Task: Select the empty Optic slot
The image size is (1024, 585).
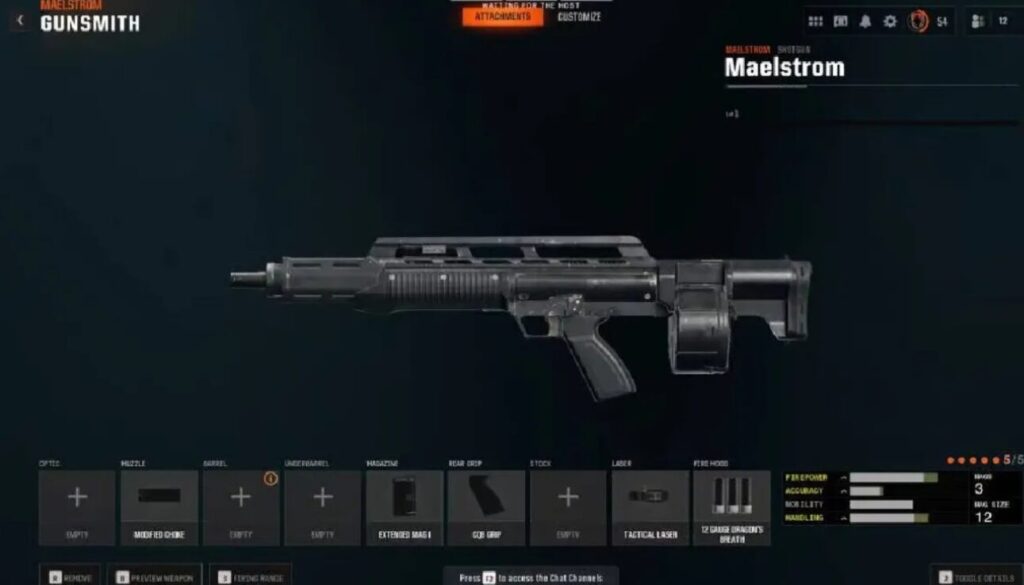Action: coord(77,507)
